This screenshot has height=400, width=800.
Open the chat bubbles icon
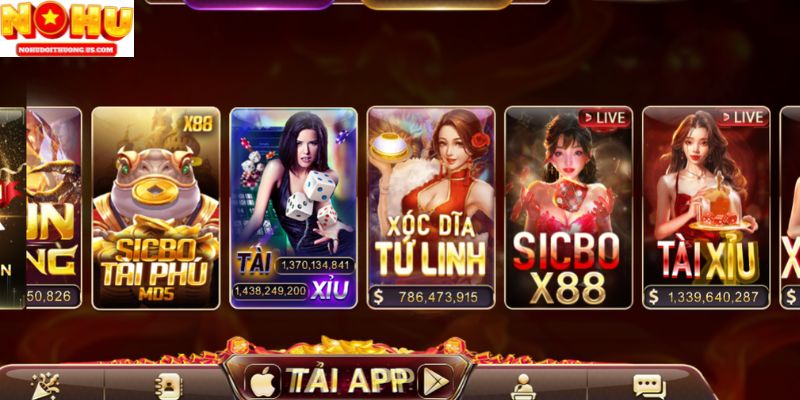point(649,386)
